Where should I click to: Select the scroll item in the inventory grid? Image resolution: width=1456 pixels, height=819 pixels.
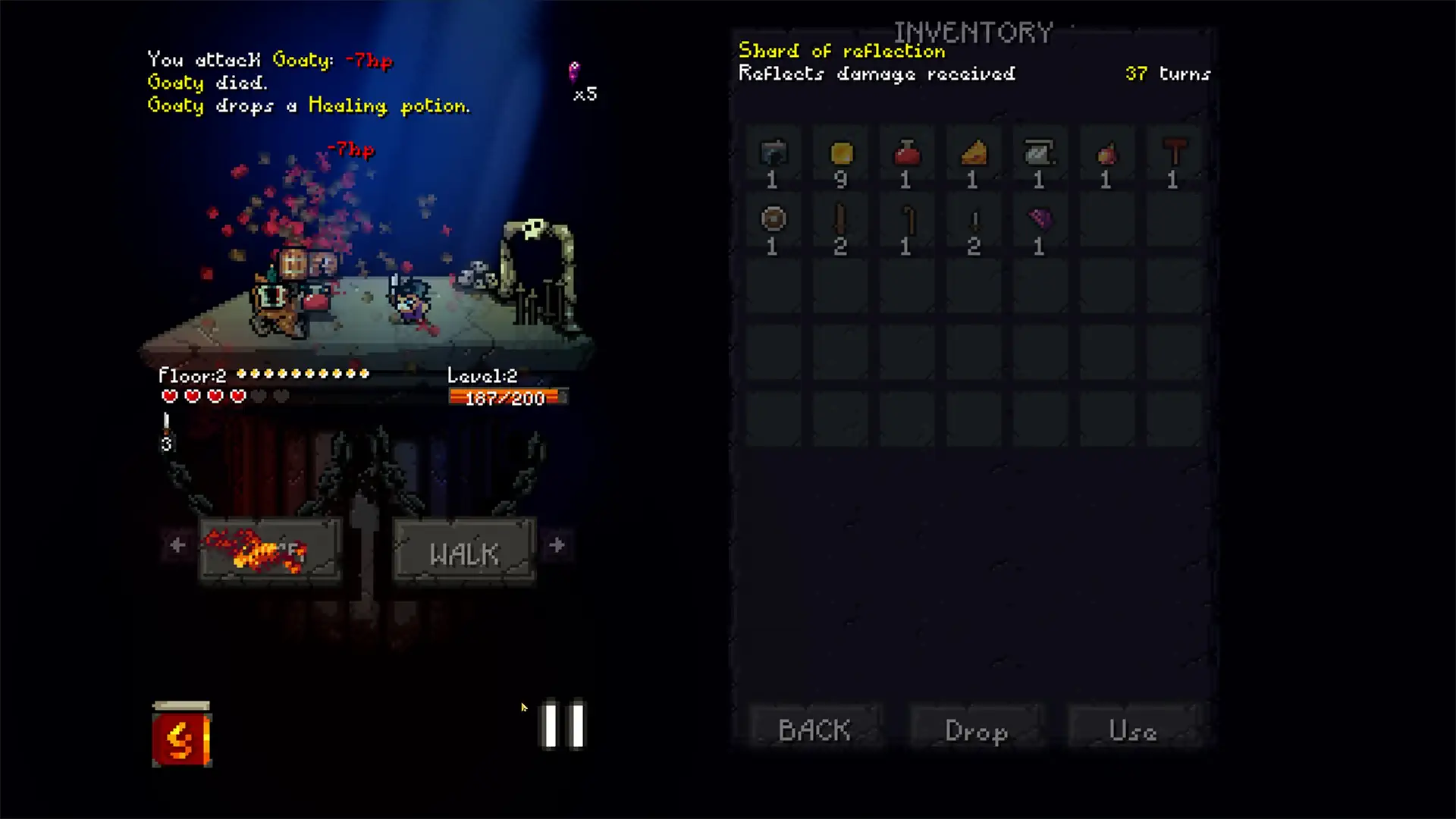pyautogui.click(x=1039, y=155)
